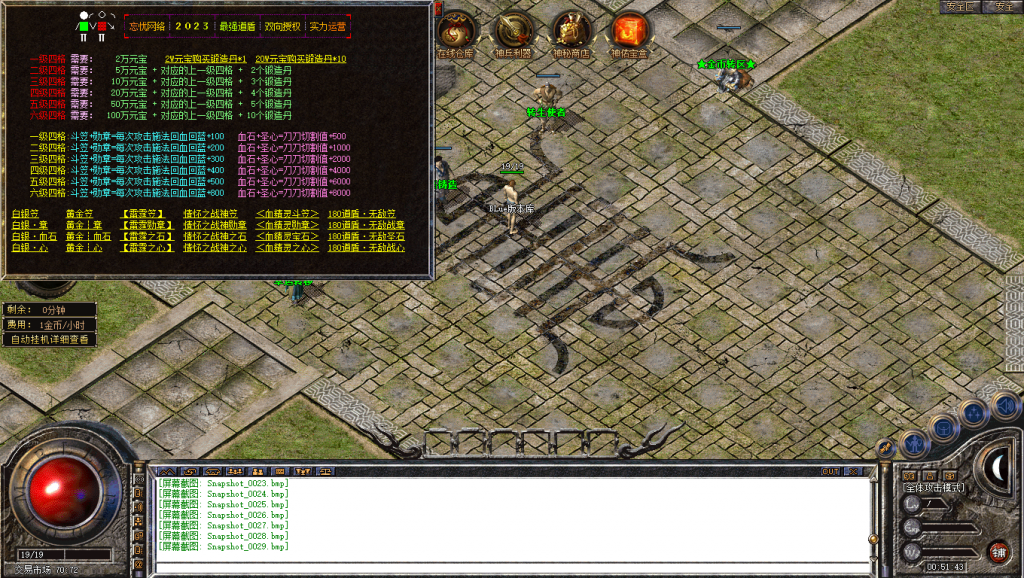The height and width of the screenshot is (578, 1024).
Task: Buy ten forging pills for 20W yuanbao
Action: pyautogui.click(x=300, y=59)
